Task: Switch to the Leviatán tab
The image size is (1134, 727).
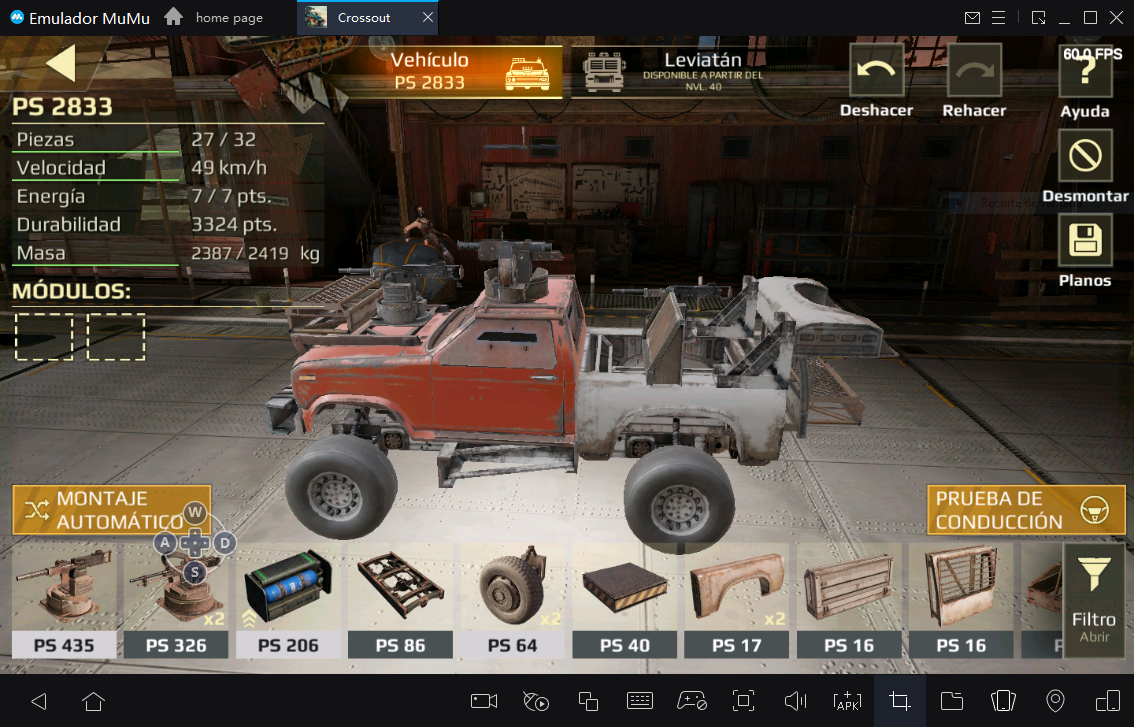Action: pyautogui.click(x=680, y=71)
